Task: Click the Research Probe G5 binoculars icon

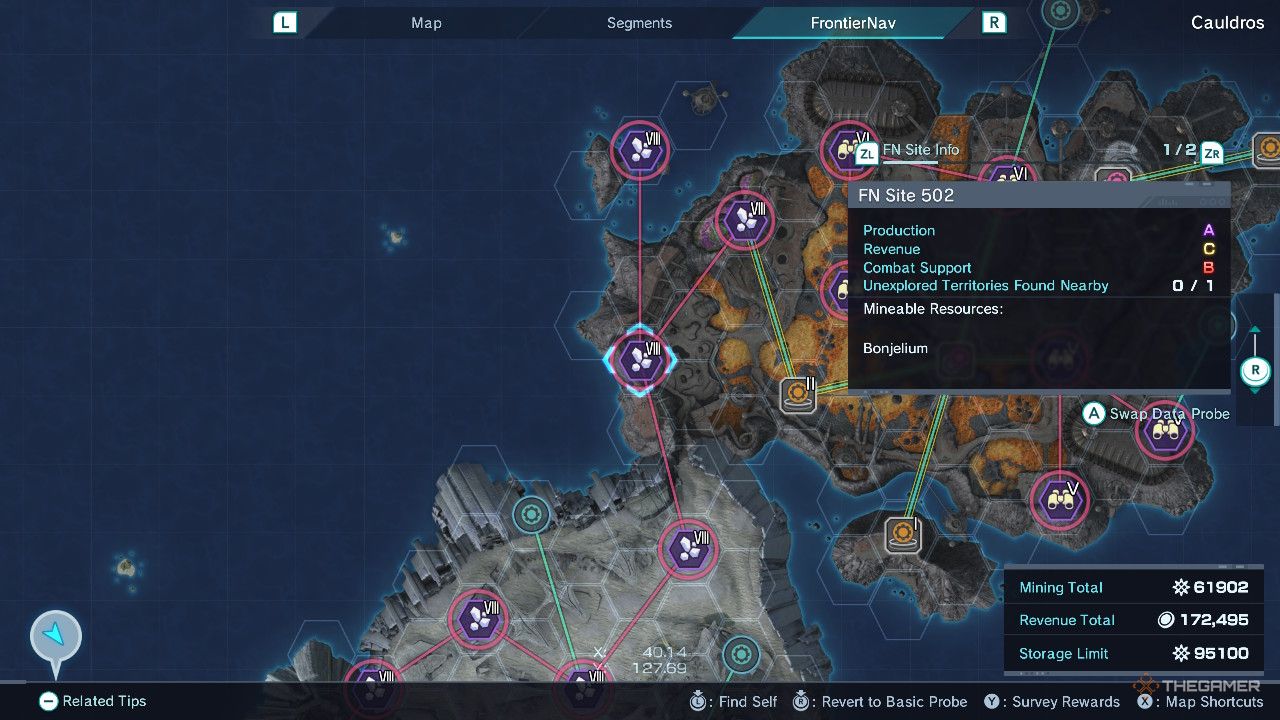Action: click(x=1060, y=500)
